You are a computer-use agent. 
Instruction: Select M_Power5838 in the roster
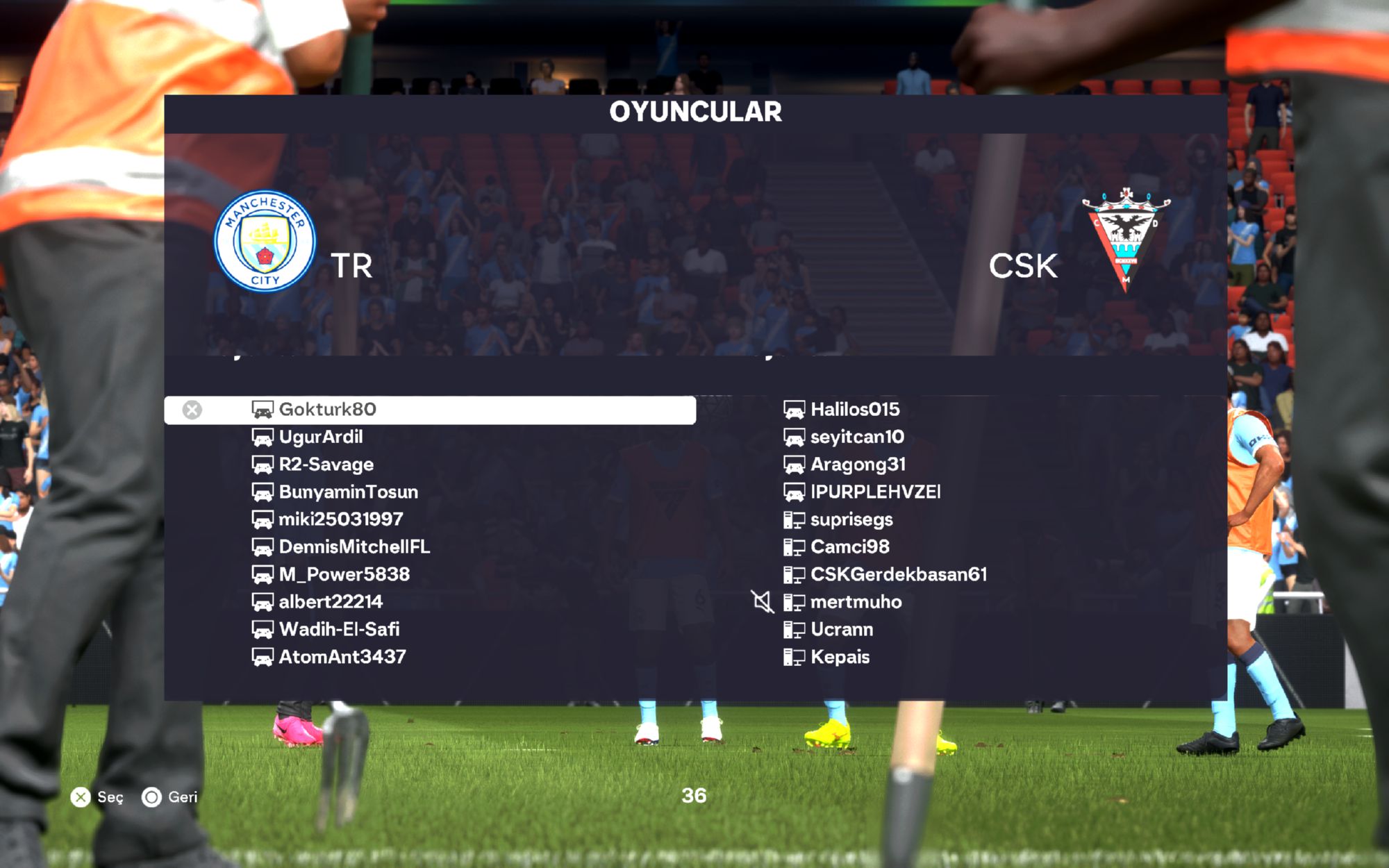click(344, 574)
